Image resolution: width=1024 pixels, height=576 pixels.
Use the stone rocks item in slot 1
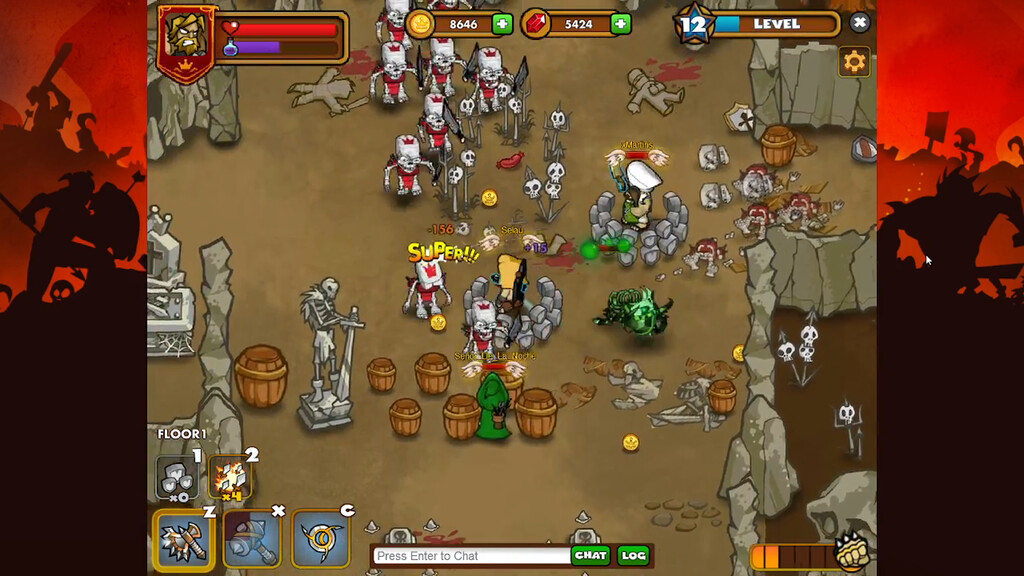pos(177,477)
